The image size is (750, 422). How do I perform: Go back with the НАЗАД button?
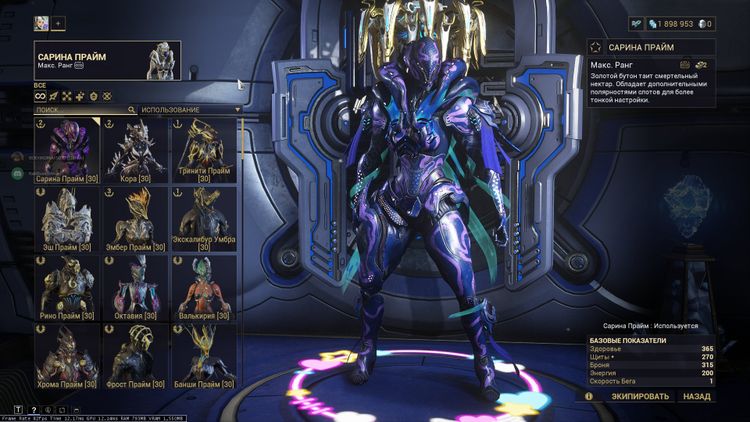[x=697, y=396]
